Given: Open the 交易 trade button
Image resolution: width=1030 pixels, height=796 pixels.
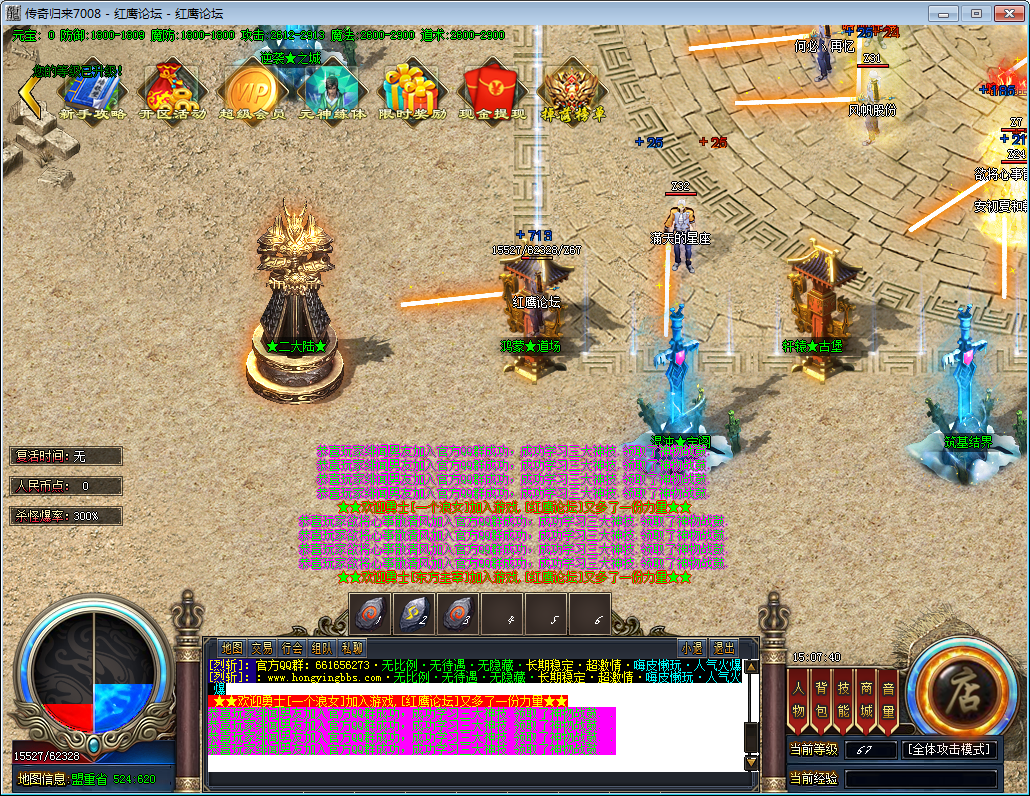Looking at the screenshot, I should pos(262,648).
